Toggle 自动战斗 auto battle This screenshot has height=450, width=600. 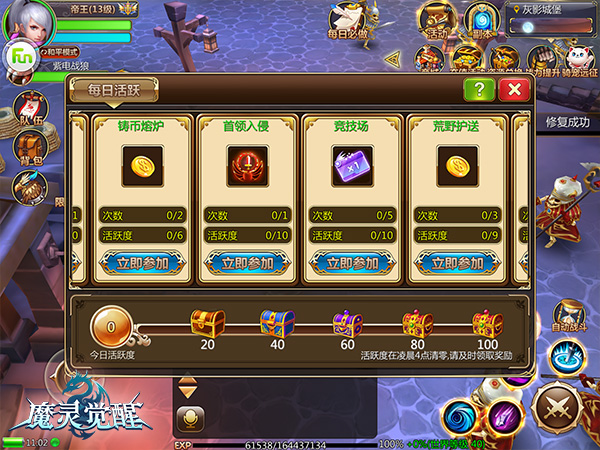tap(571, 313)
